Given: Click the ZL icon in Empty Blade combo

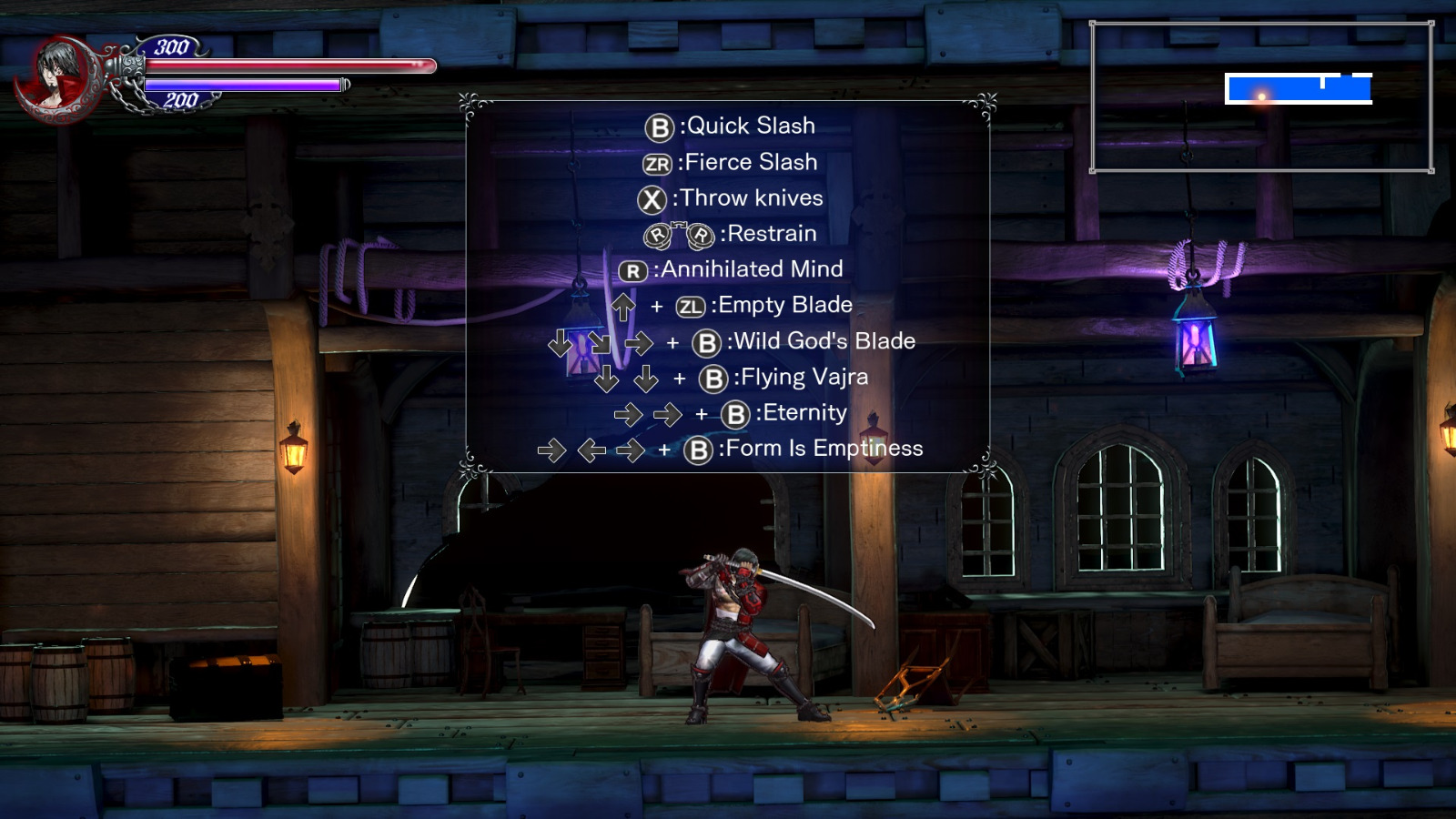Looking at the screenshot, I should tap(692, 306).
